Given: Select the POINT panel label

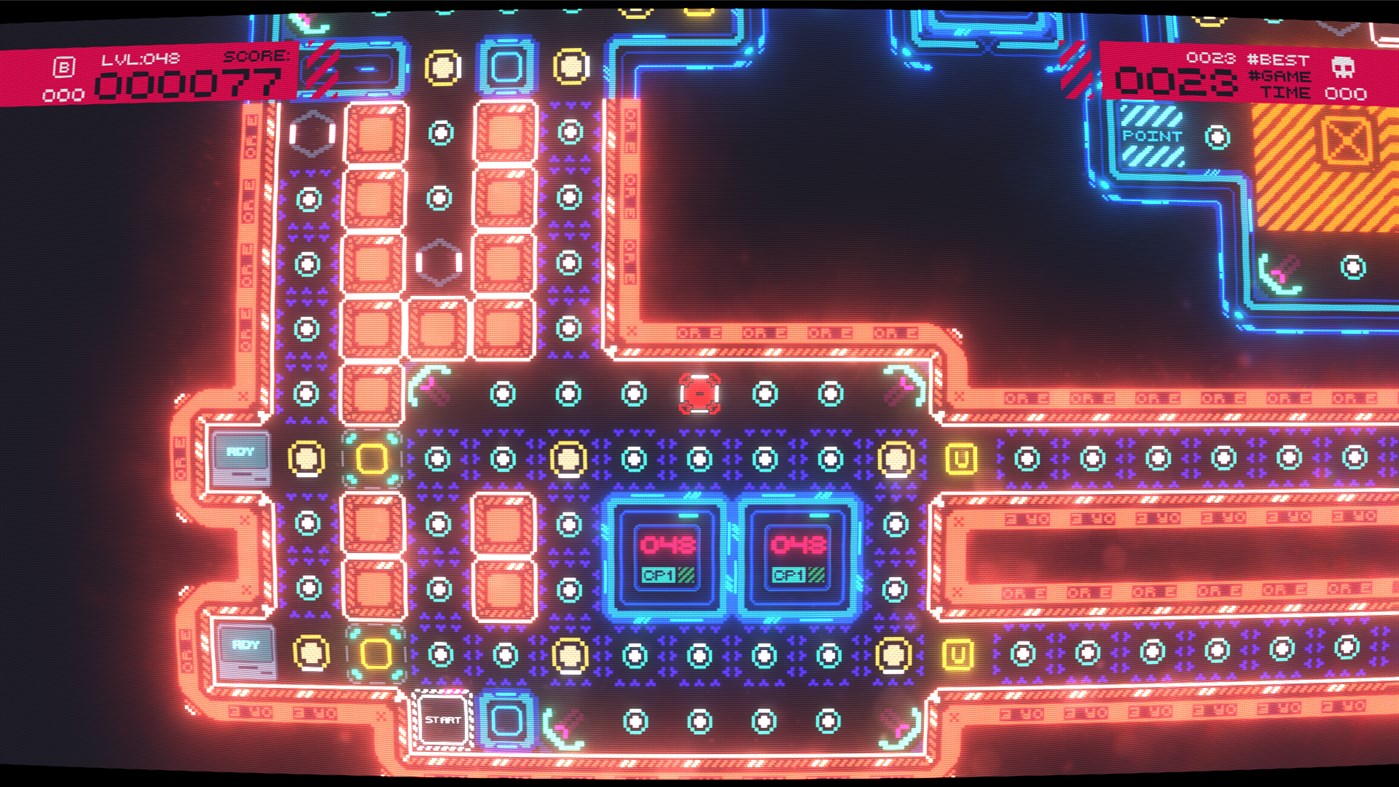Looking at the screenshot, I should (x=1153, y=135).
